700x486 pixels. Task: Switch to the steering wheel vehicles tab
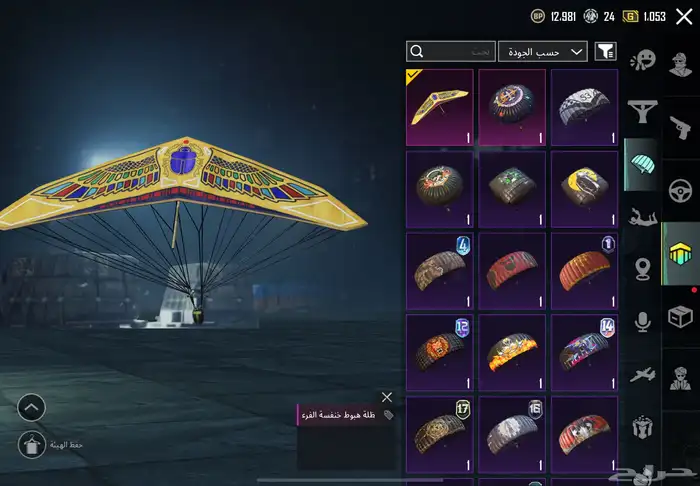[x=681, y=190]
